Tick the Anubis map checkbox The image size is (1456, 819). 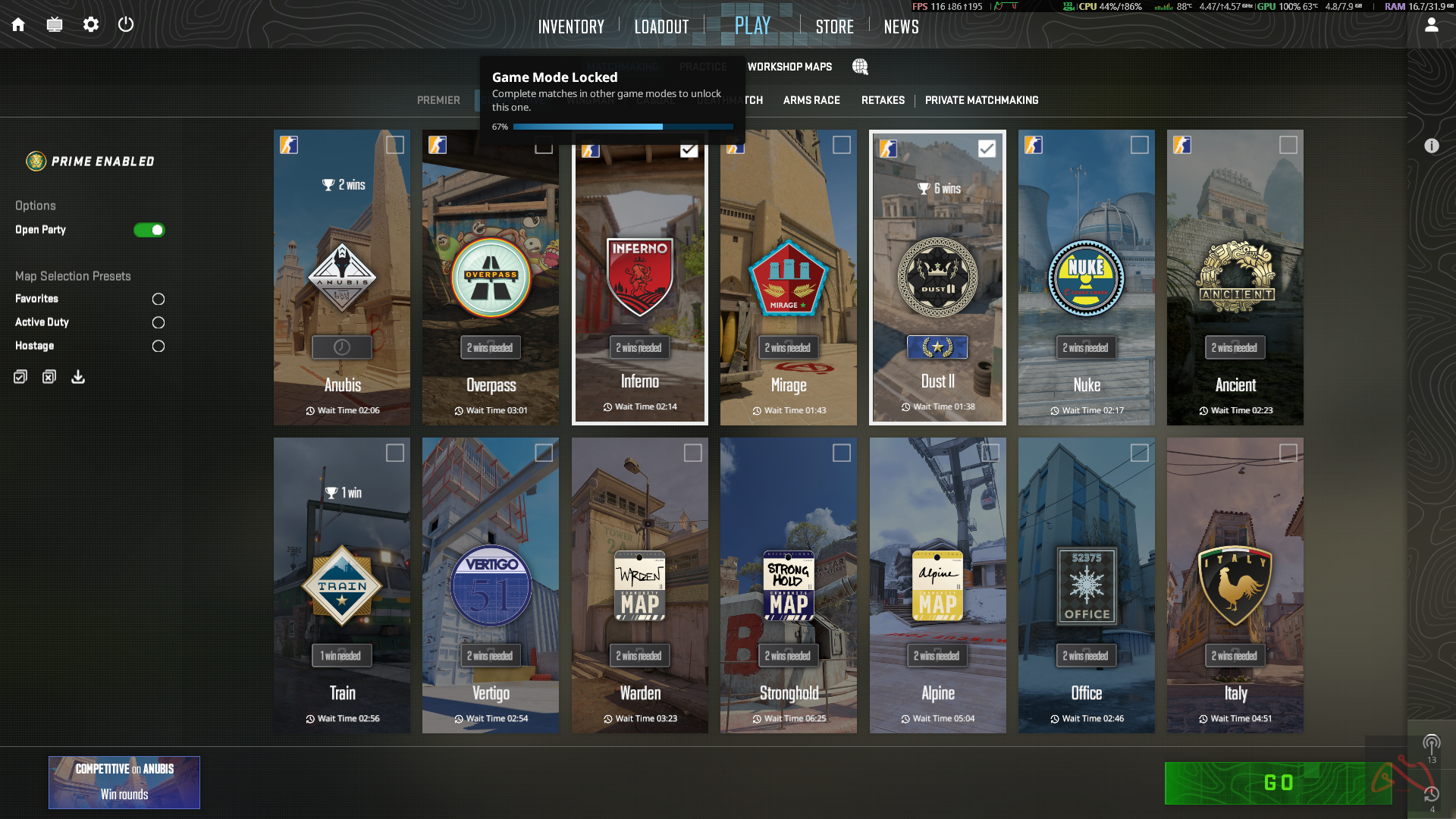pyautogui.click(x=394, y=145)
